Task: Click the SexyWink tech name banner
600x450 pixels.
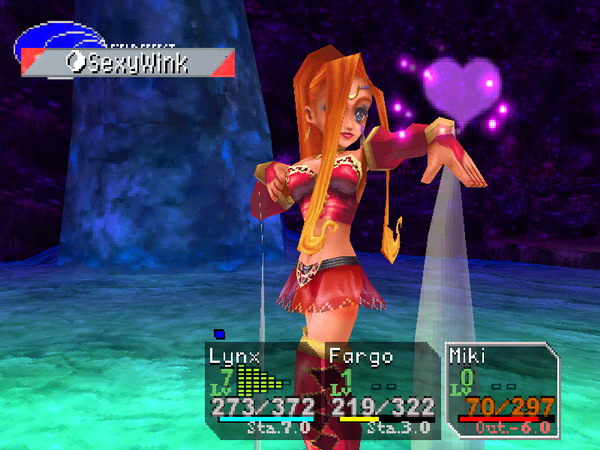Action: click(129, 63)
